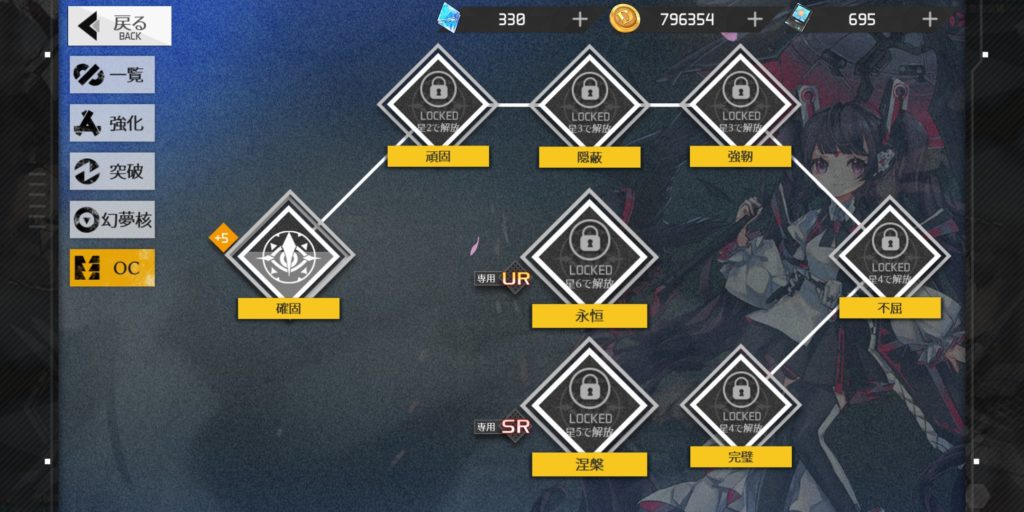Screen dimensions: 1024x512
Task: Open the 一覧 list tab
Action: click(x=112, y=76)
